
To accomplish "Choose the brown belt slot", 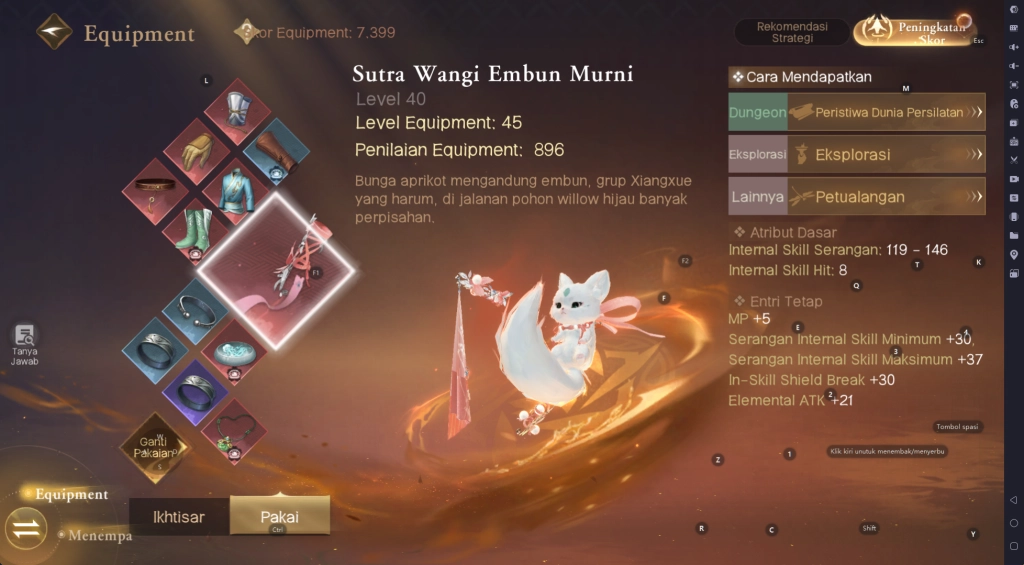I will coord(156,189).
